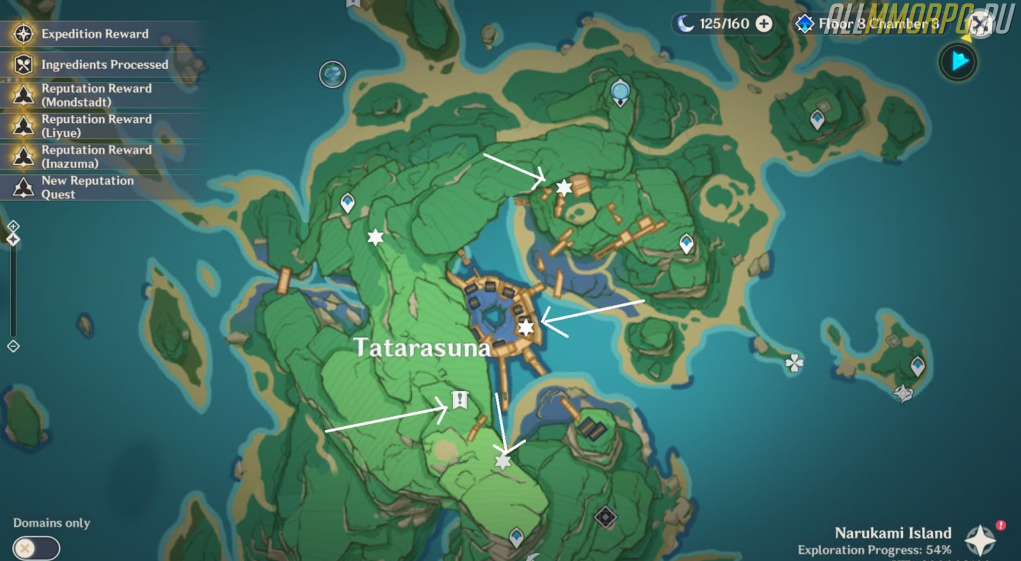Open the Expedition Reward notification

coord(95,34)
